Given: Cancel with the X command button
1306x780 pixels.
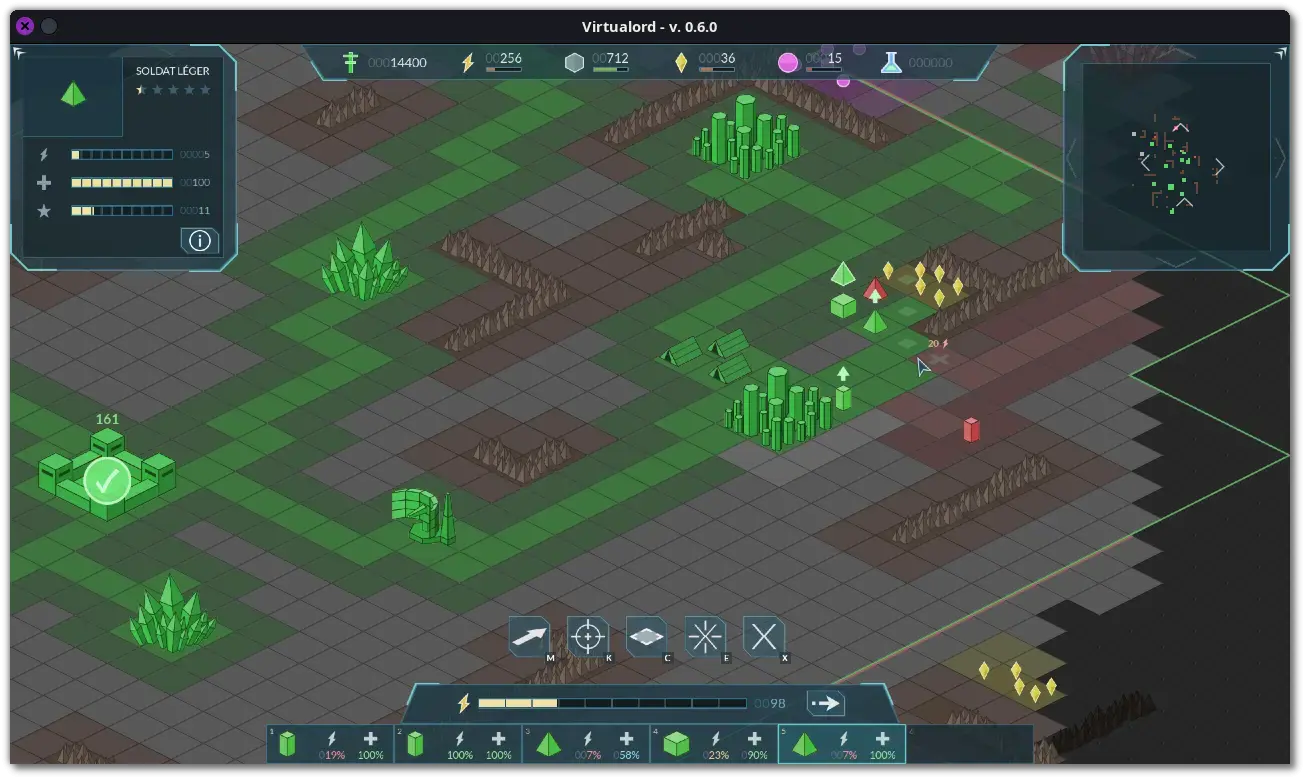Looking at the screenshot, I should (764, 636).
